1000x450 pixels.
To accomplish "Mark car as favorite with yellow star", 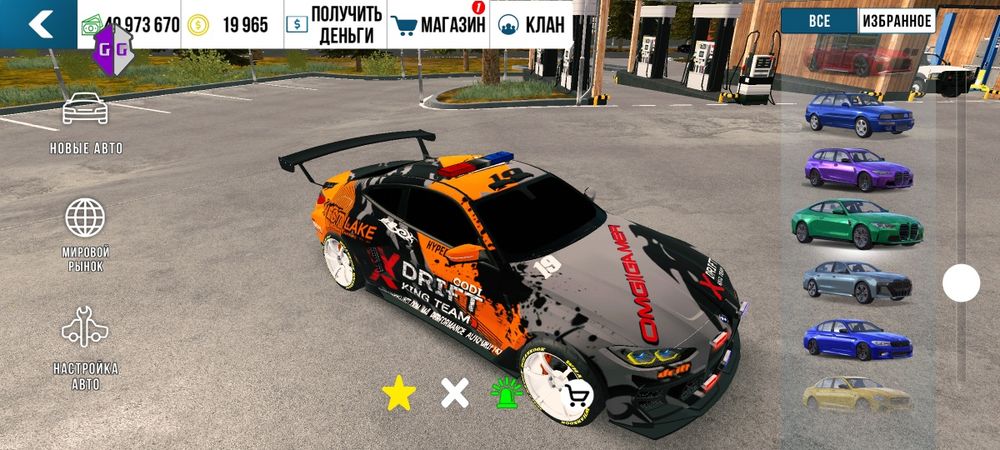I will click(398, 393).
